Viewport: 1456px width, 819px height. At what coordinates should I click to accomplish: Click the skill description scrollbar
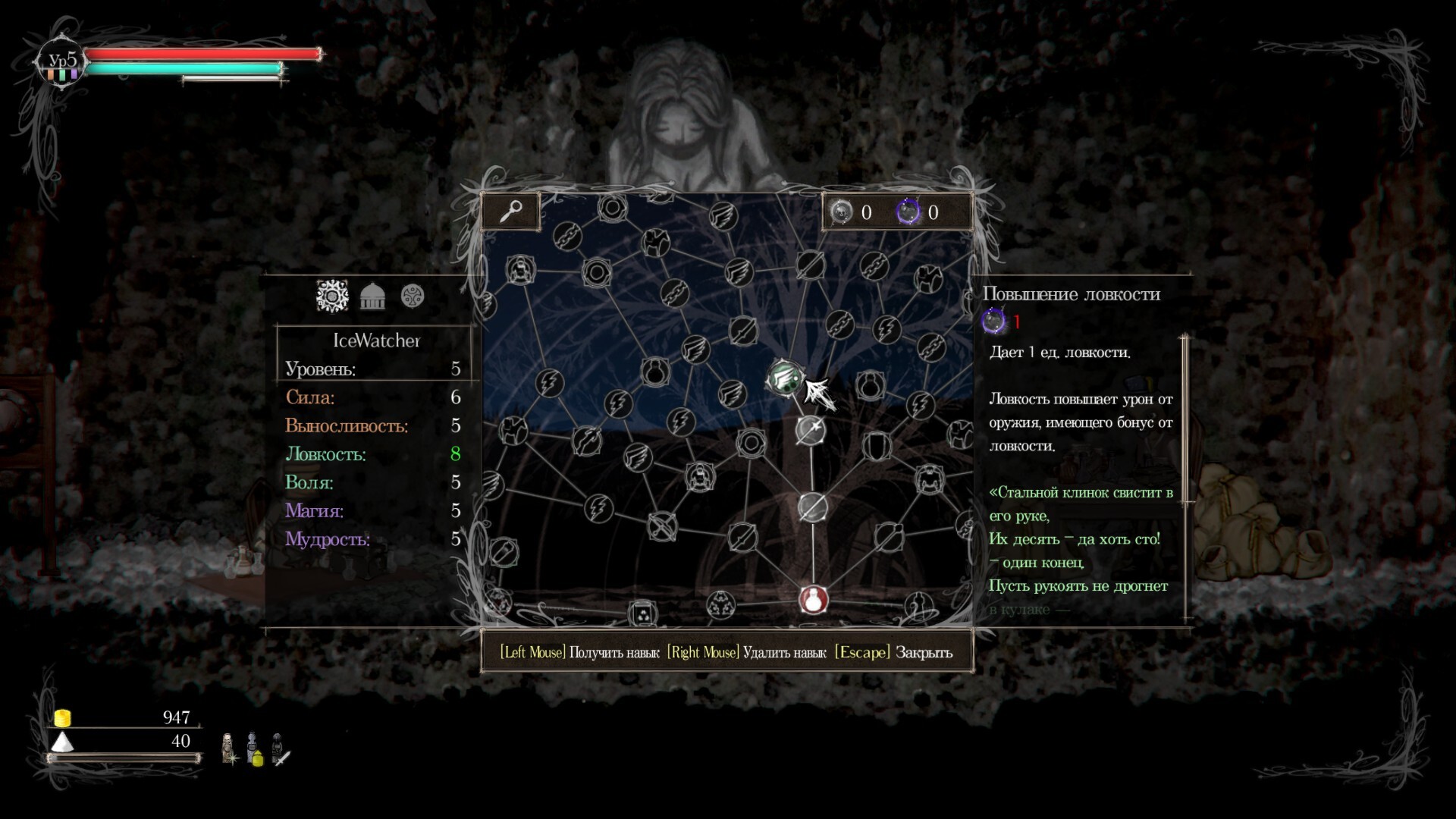[x=1185, y=419]
